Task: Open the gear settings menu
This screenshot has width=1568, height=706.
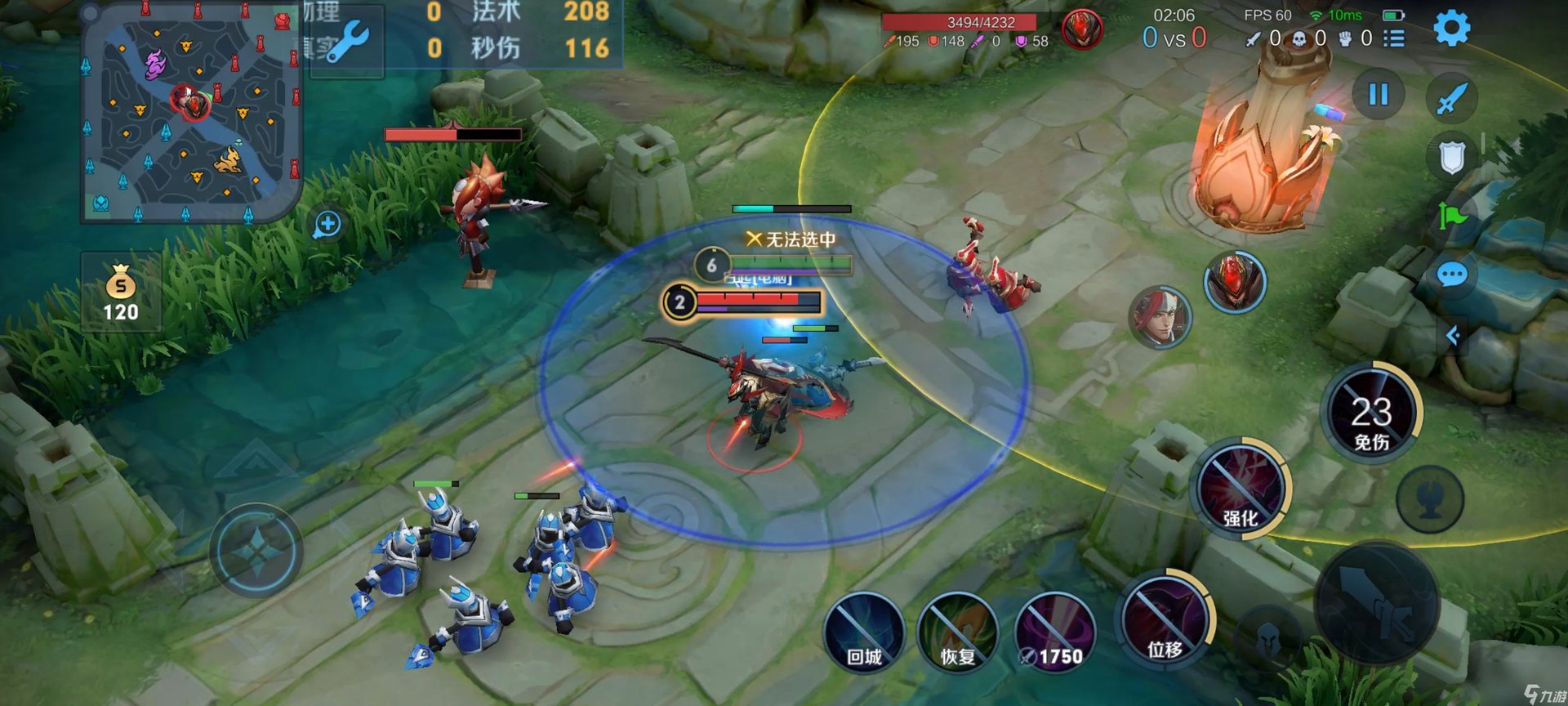Action: (x=1451, y=29)
